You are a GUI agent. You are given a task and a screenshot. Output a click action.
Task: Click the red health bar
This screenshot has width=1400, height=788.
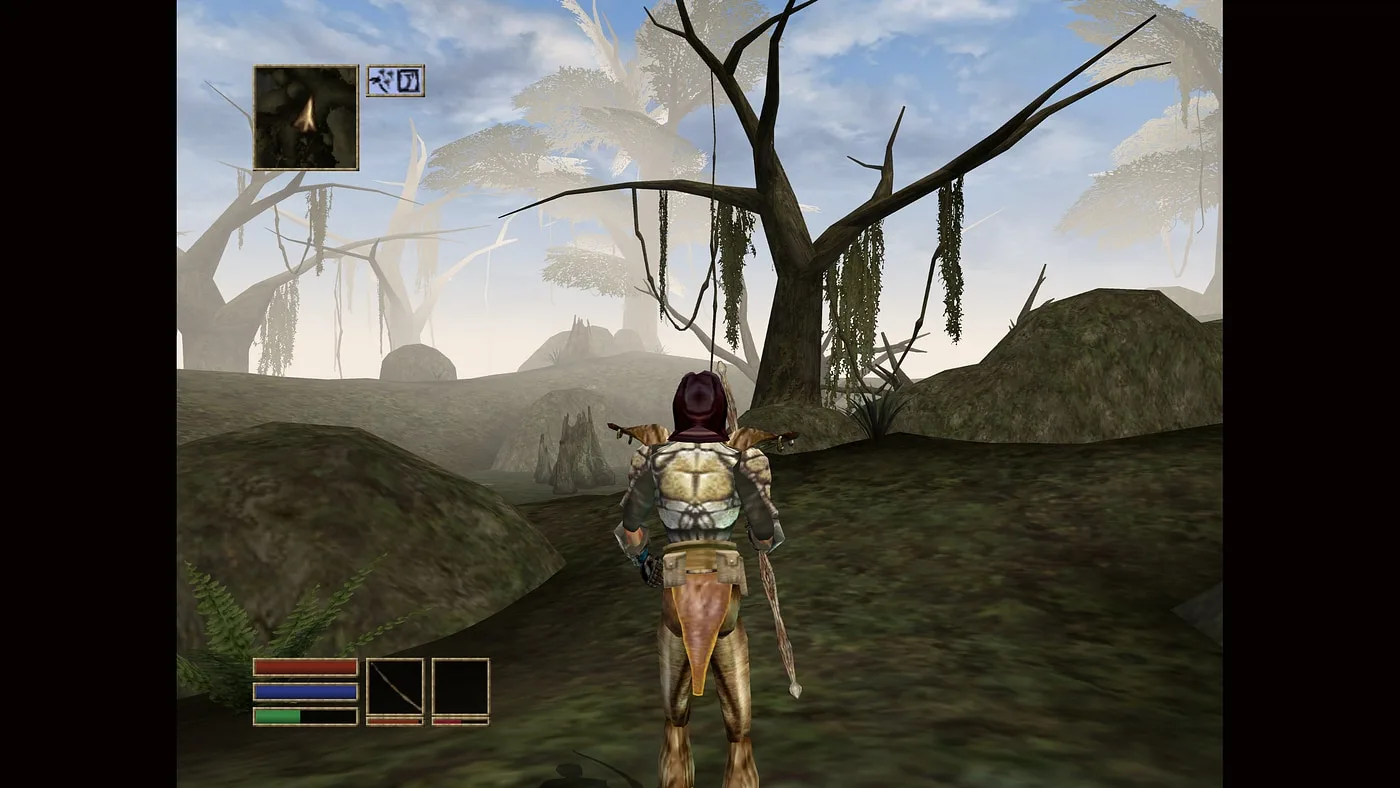coord(305,665)
